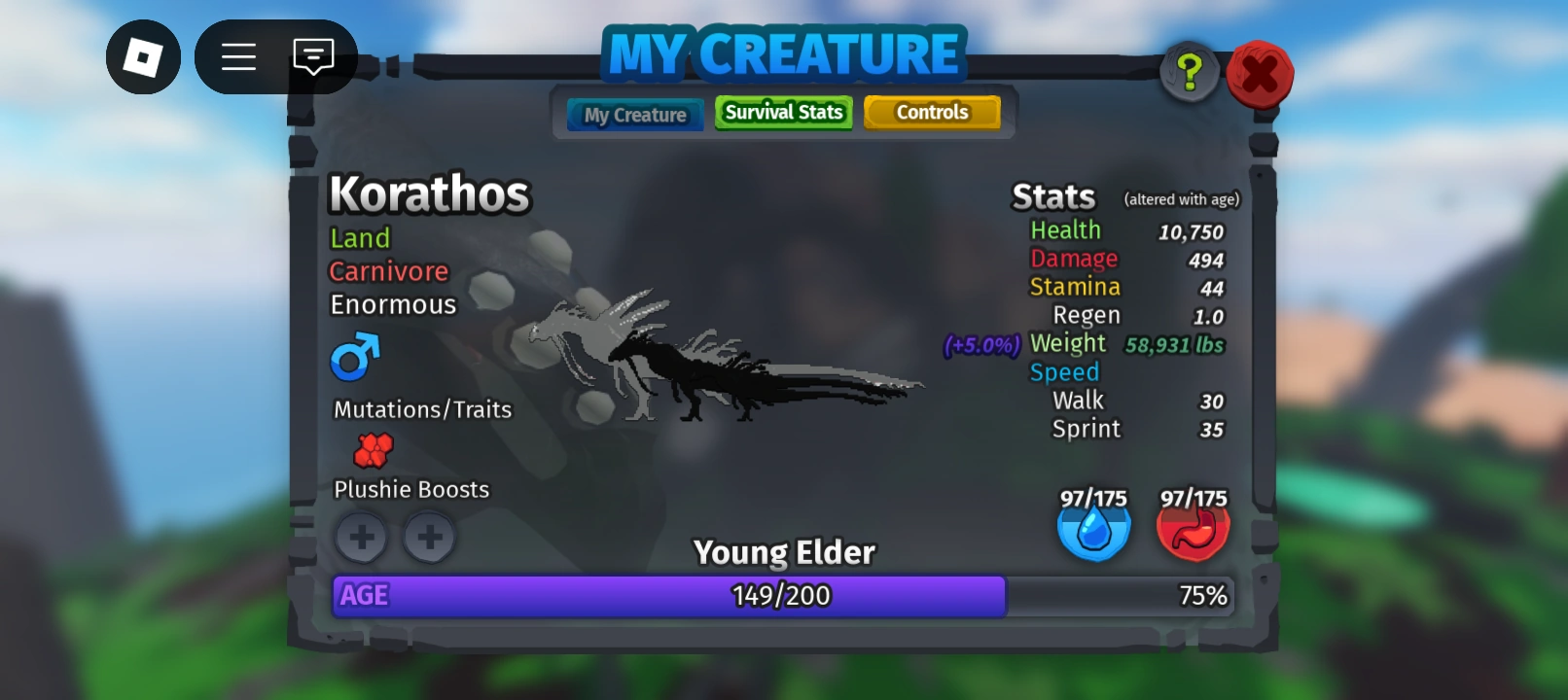Screen dimensions: 1568x700
Task: Open the Roblox hamburger menu icon
Action: pyautogui.click(x=238, y=57)
